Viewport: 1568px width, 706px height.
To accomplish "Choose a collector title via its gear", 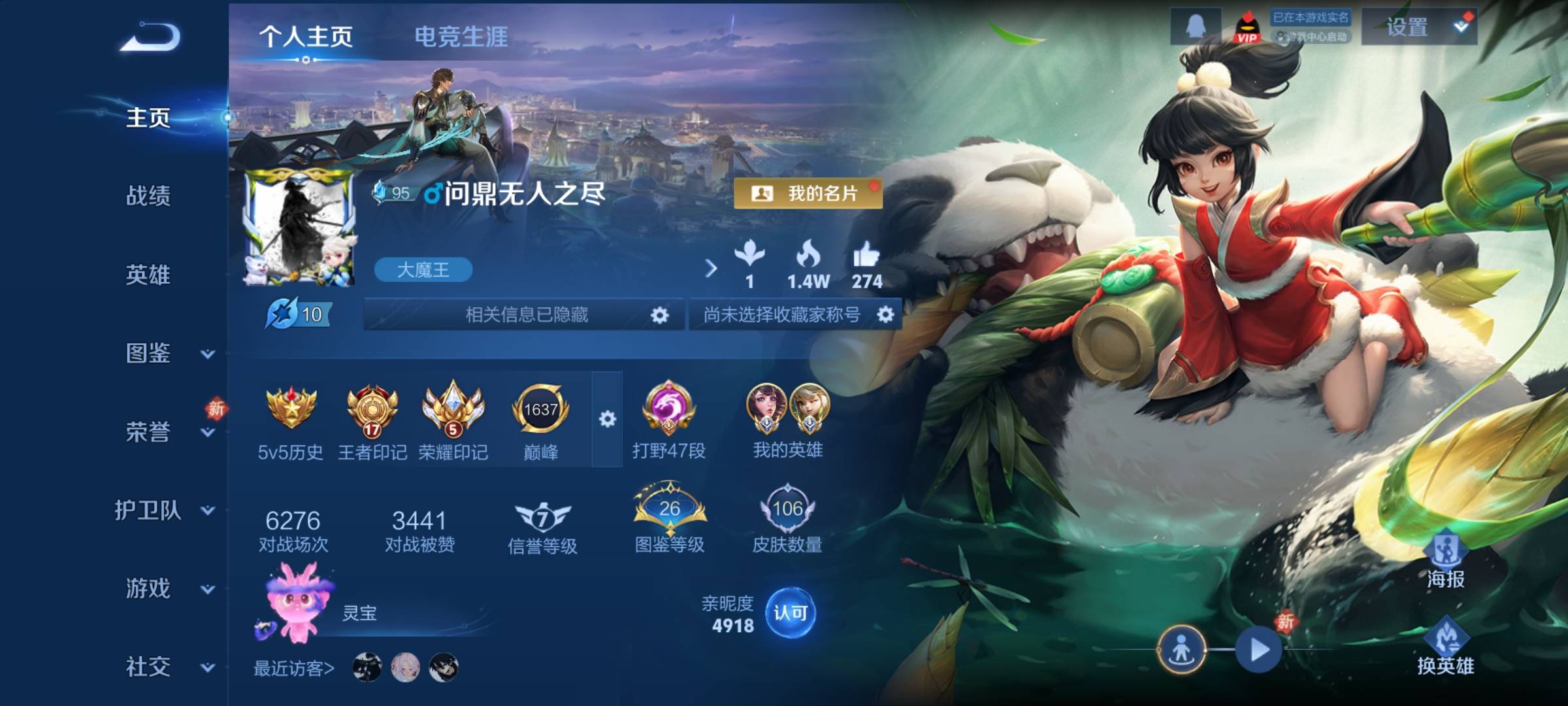I will (x=885, y=315).
